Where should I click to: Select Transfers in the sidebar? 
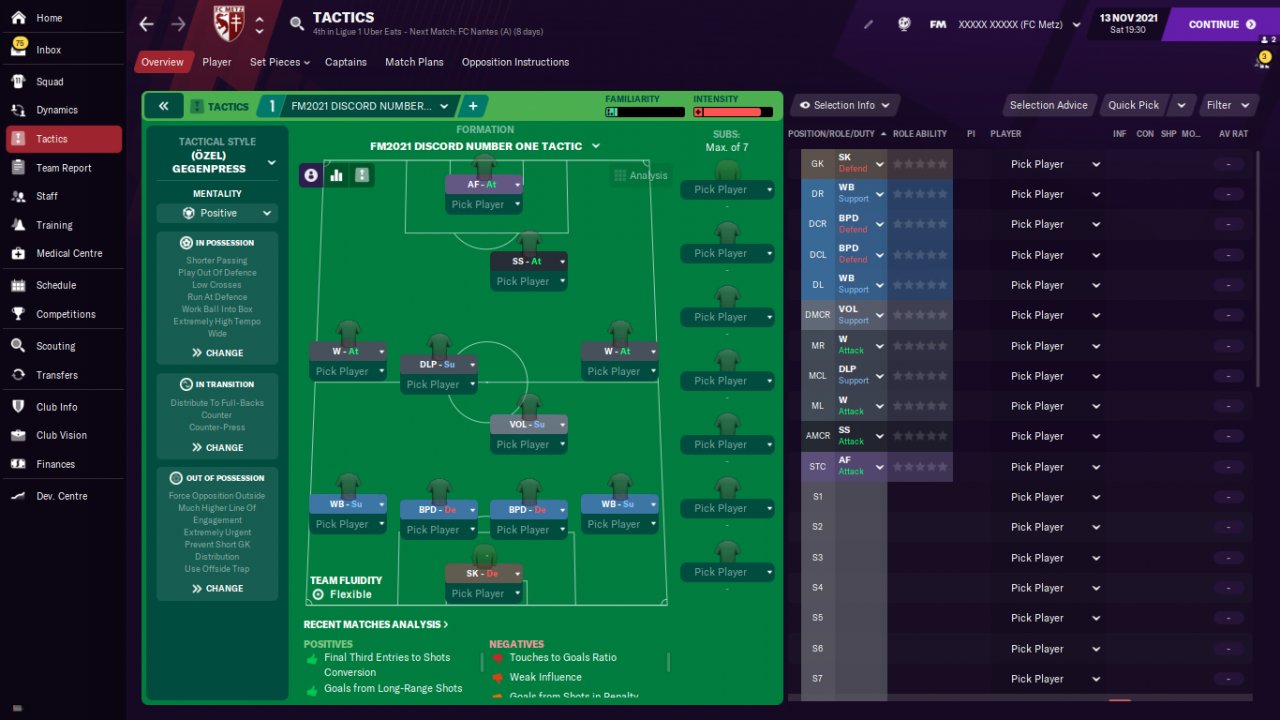[56, 375]
